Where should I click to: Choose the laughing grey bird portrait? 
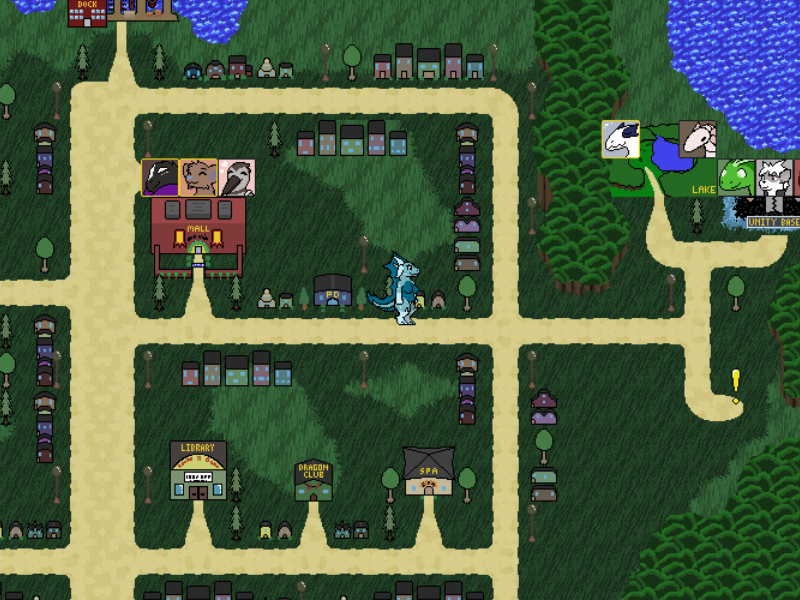pyautogui.click(x=236, y=178)
